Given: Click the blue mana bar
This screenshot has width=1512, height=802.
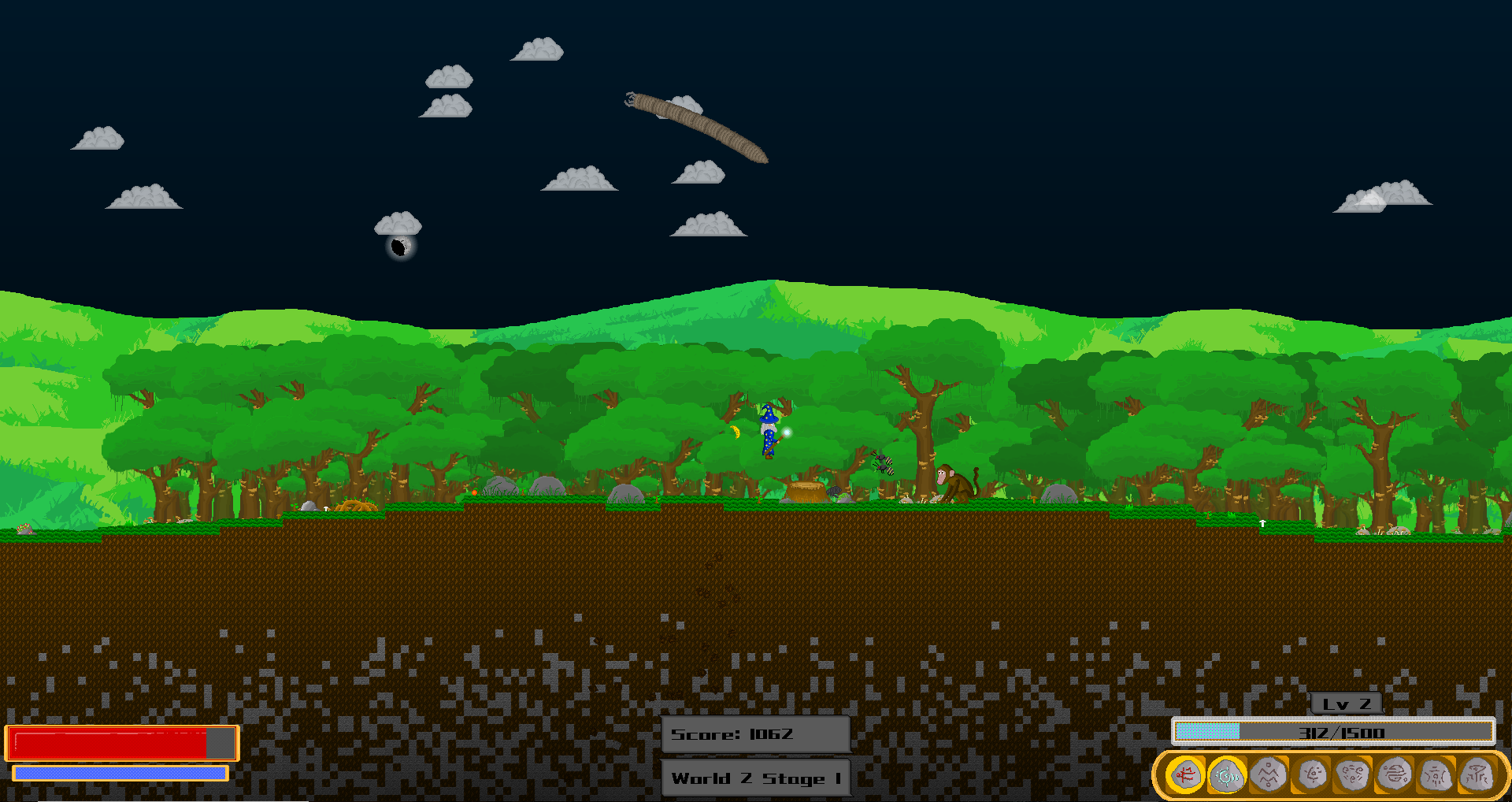Looking at the screenshot, I should pos(120,773).
